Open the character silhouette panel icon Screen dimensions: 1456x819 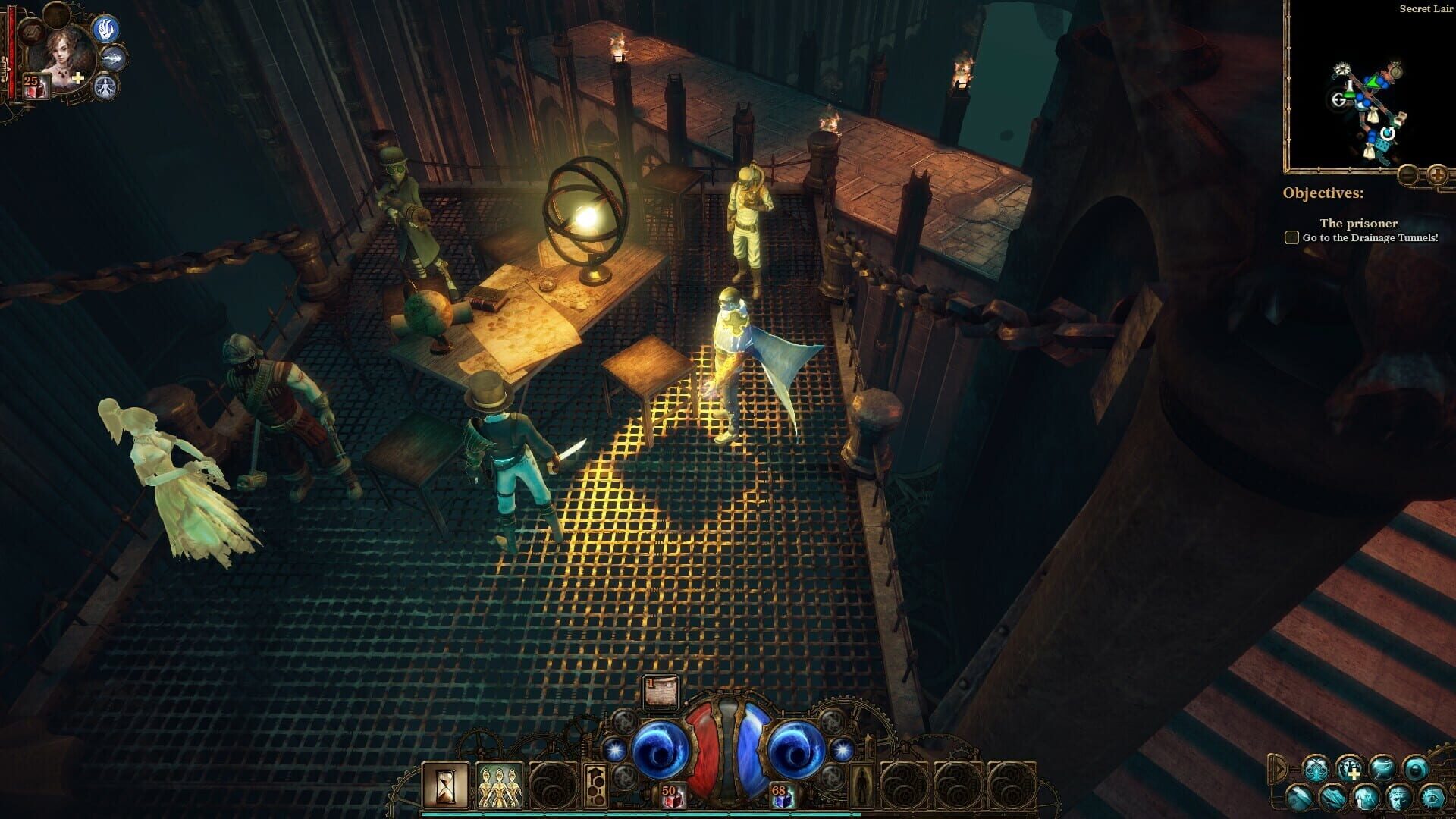click(861, 785)
